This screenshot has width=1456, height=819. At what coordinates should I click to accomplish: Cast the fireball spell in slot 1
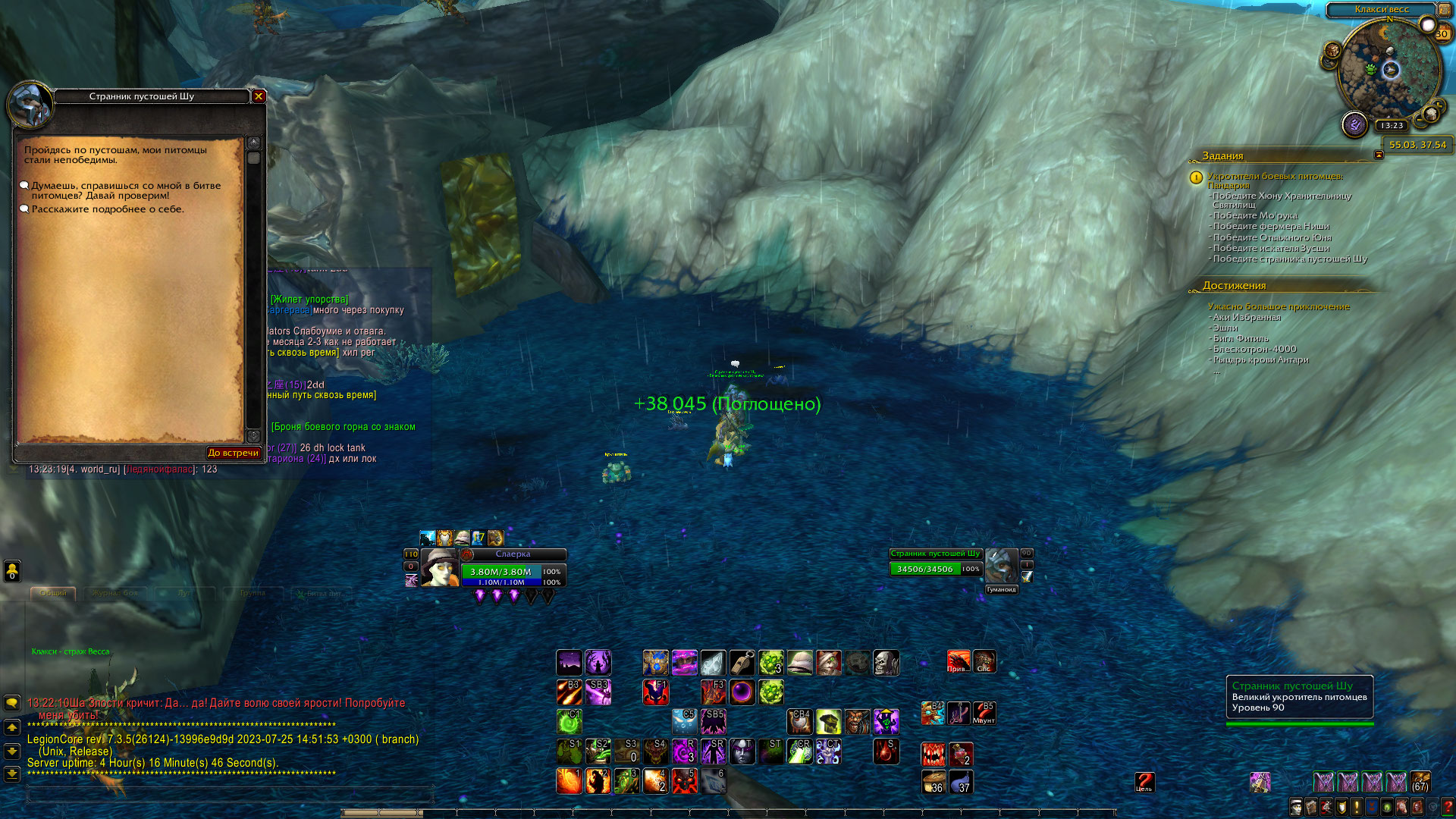tap(569, 780)
